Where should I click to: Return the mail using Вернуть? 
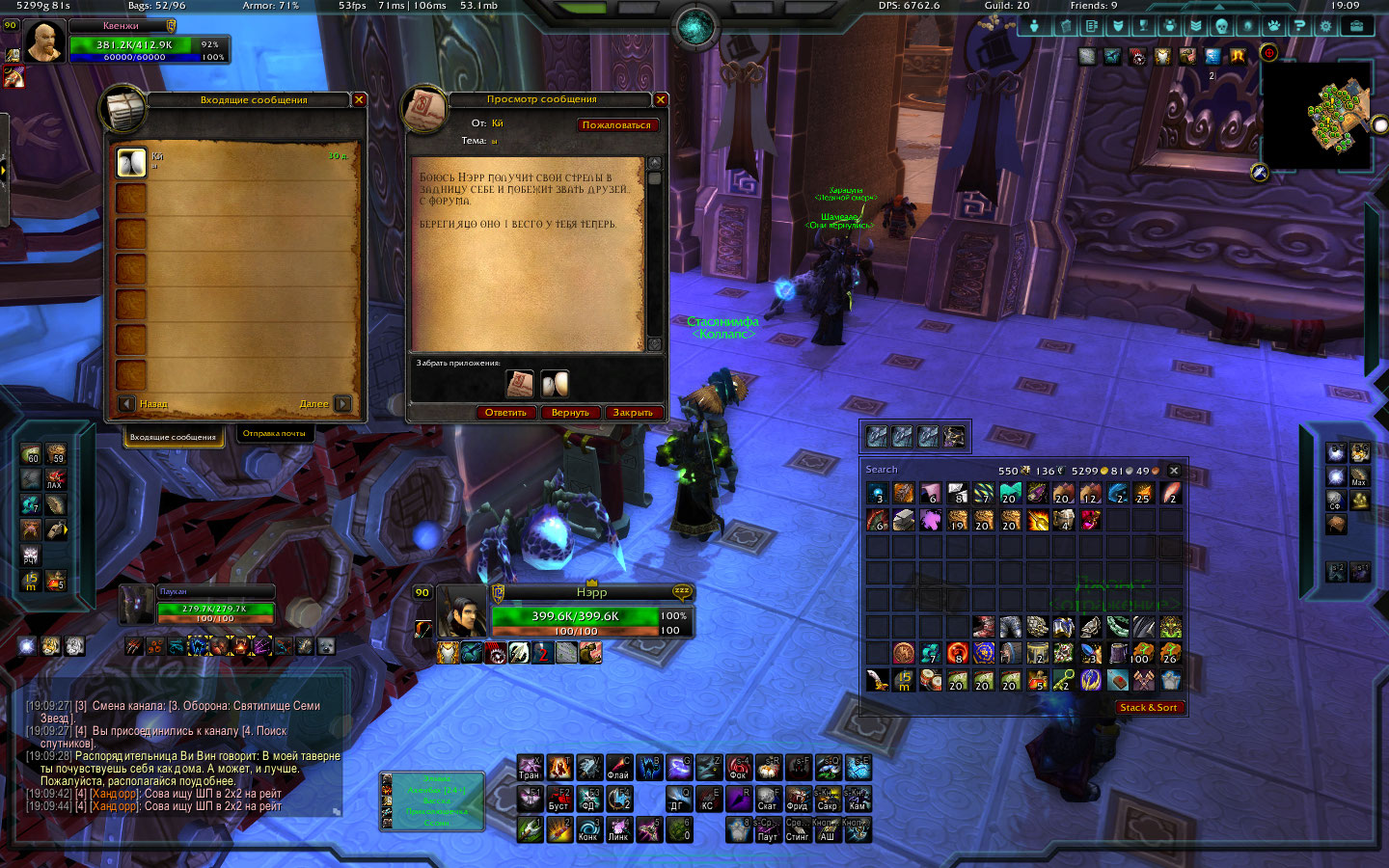[570, 413]
